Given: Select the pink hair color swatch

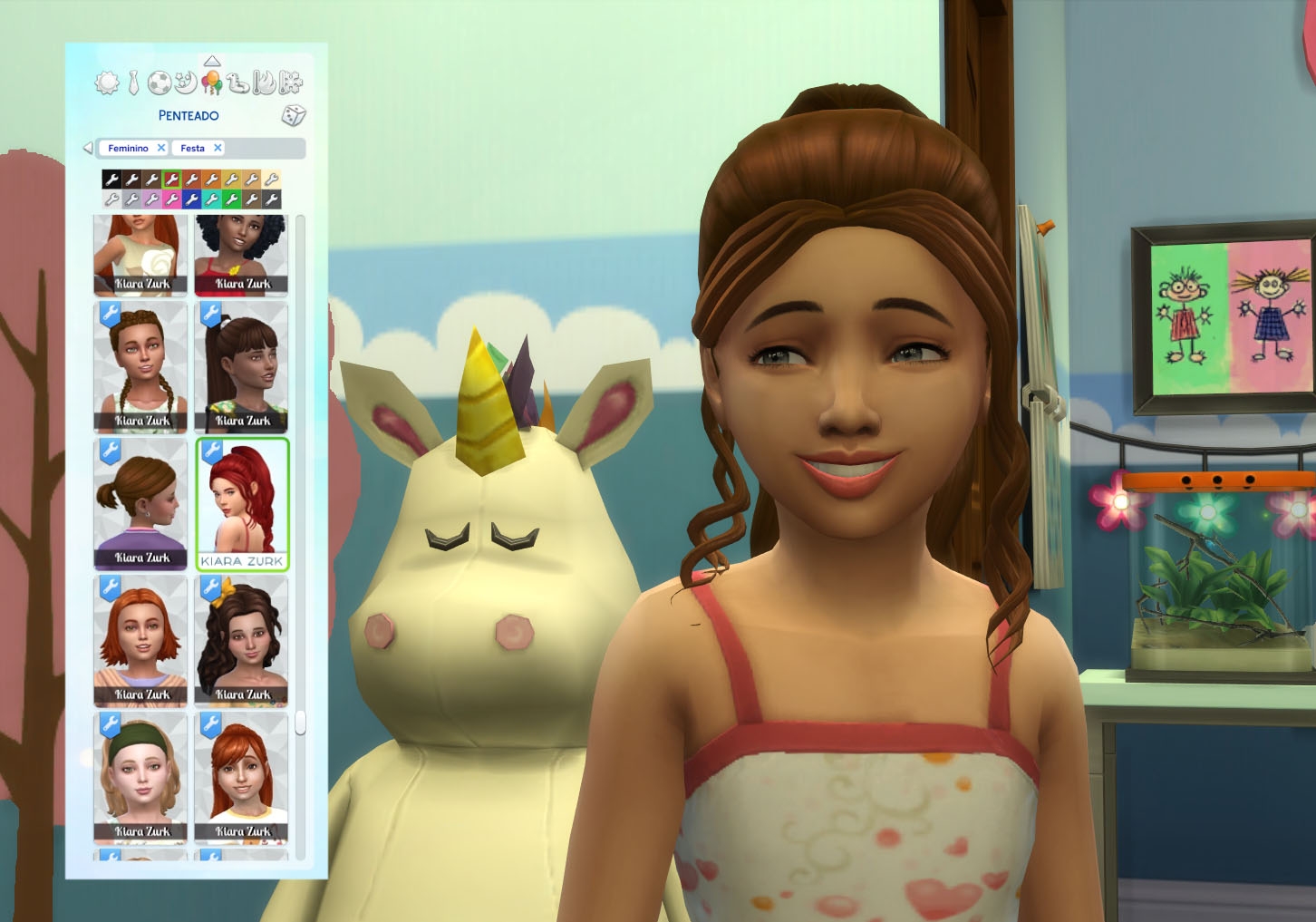Looking at the screenshot, I should [171, 200].
